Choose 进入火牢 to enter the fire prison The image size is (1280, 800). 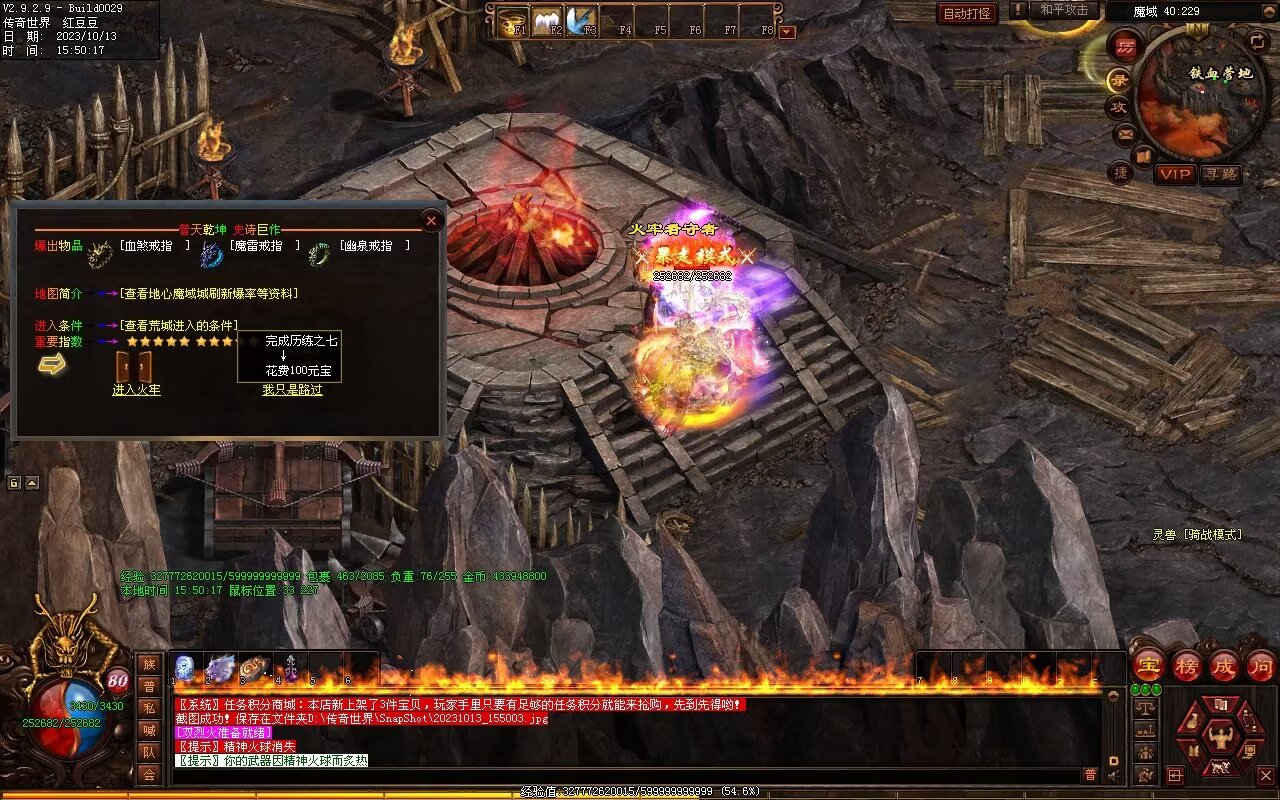click(x=136, y=390)
